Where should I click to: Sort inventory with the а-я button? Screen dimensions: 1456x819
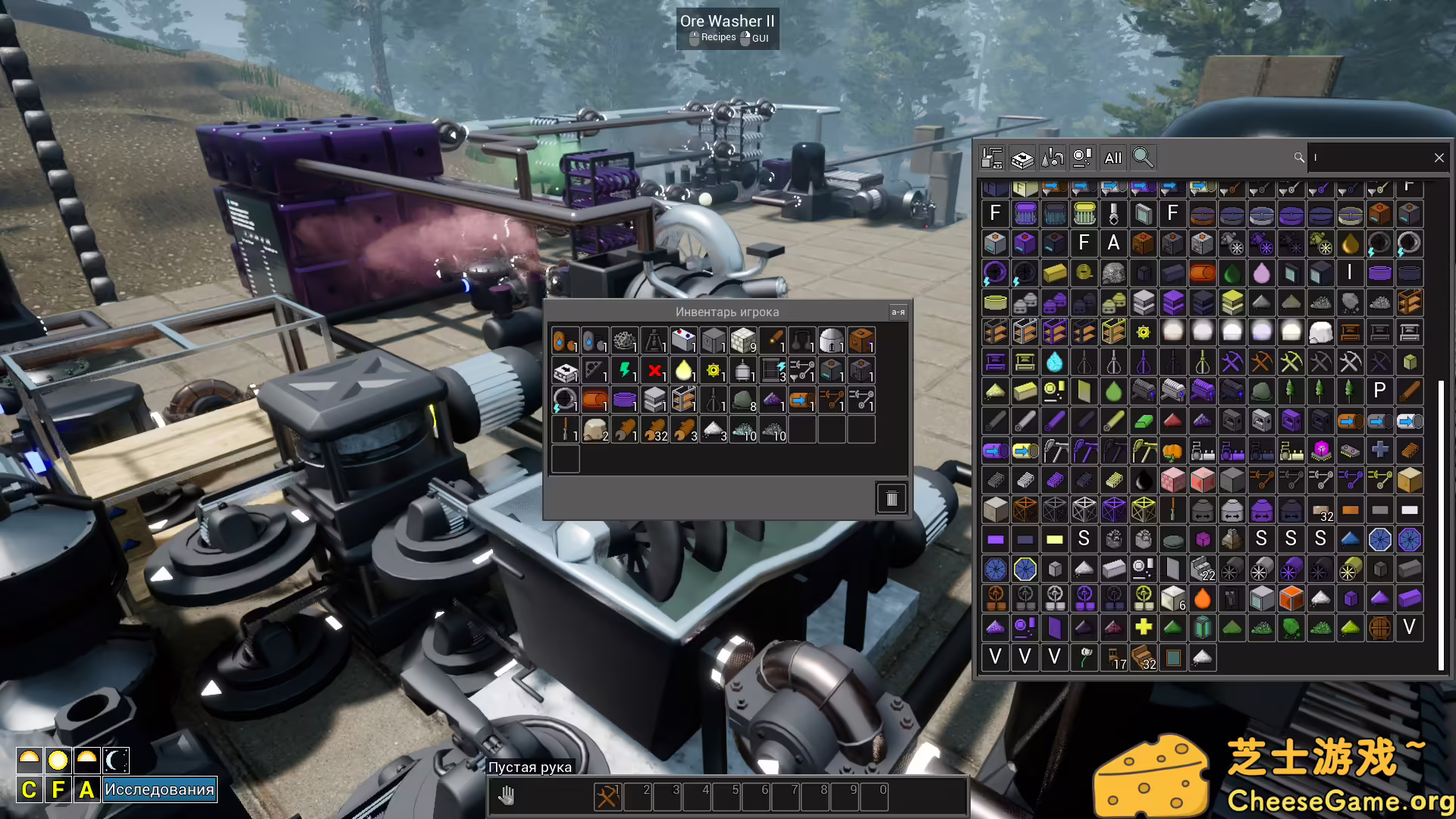(898, 312)
